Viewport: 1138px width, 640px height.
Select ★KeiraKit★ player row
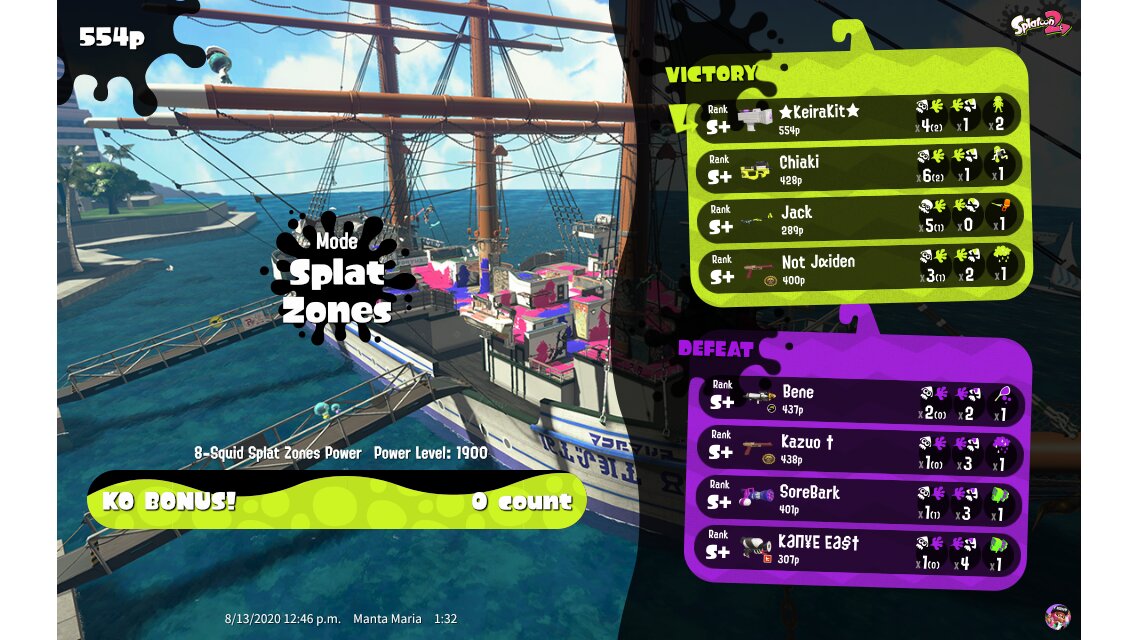point(860,116)
